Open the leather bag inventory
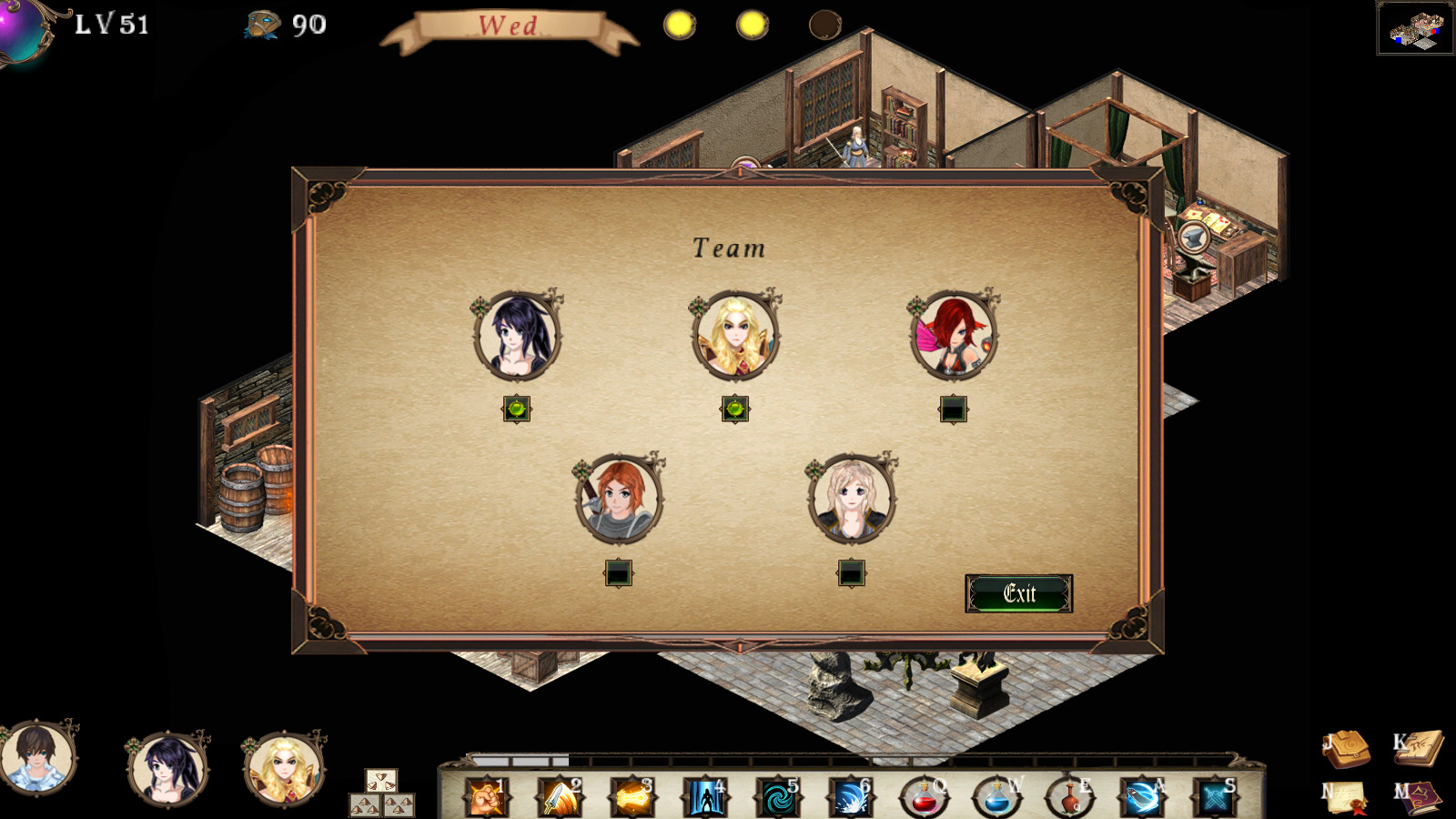This screenshot has width=1456, height=819. [x=1349, y=748]
